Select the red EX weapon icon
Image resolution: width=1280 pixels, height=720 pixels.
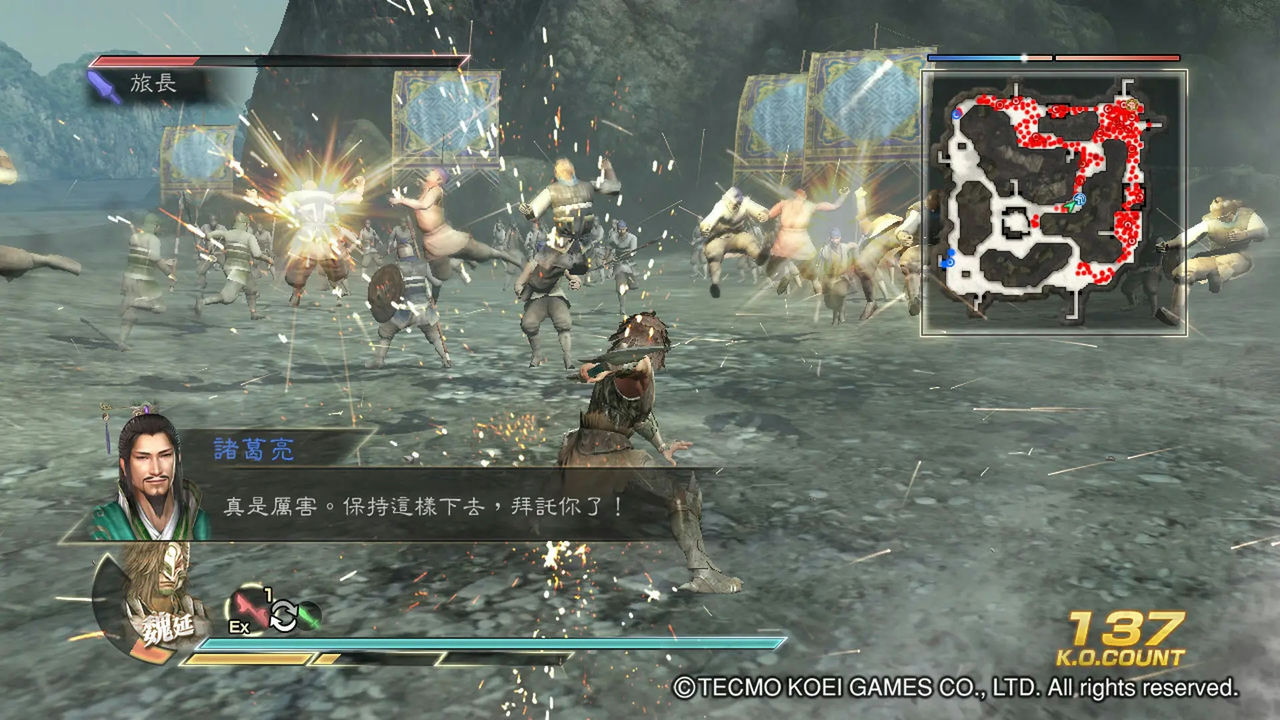(247, 611)
